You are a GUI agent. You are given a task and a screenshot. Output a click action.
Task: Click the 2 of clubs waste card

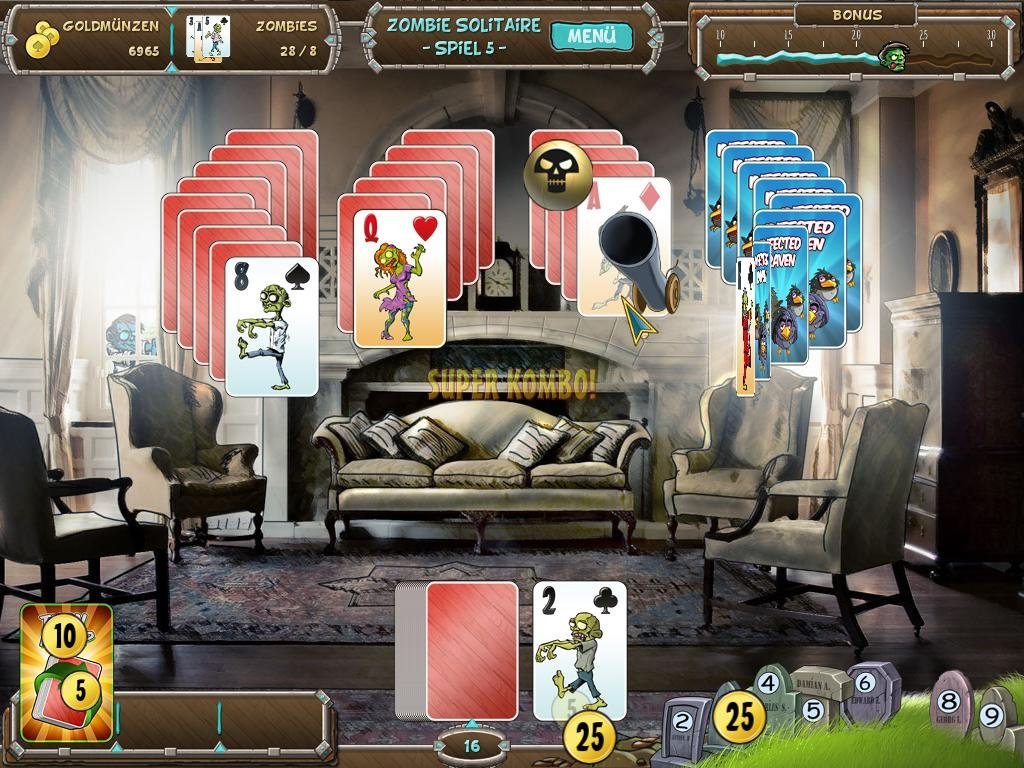click(x=579, y=650)
